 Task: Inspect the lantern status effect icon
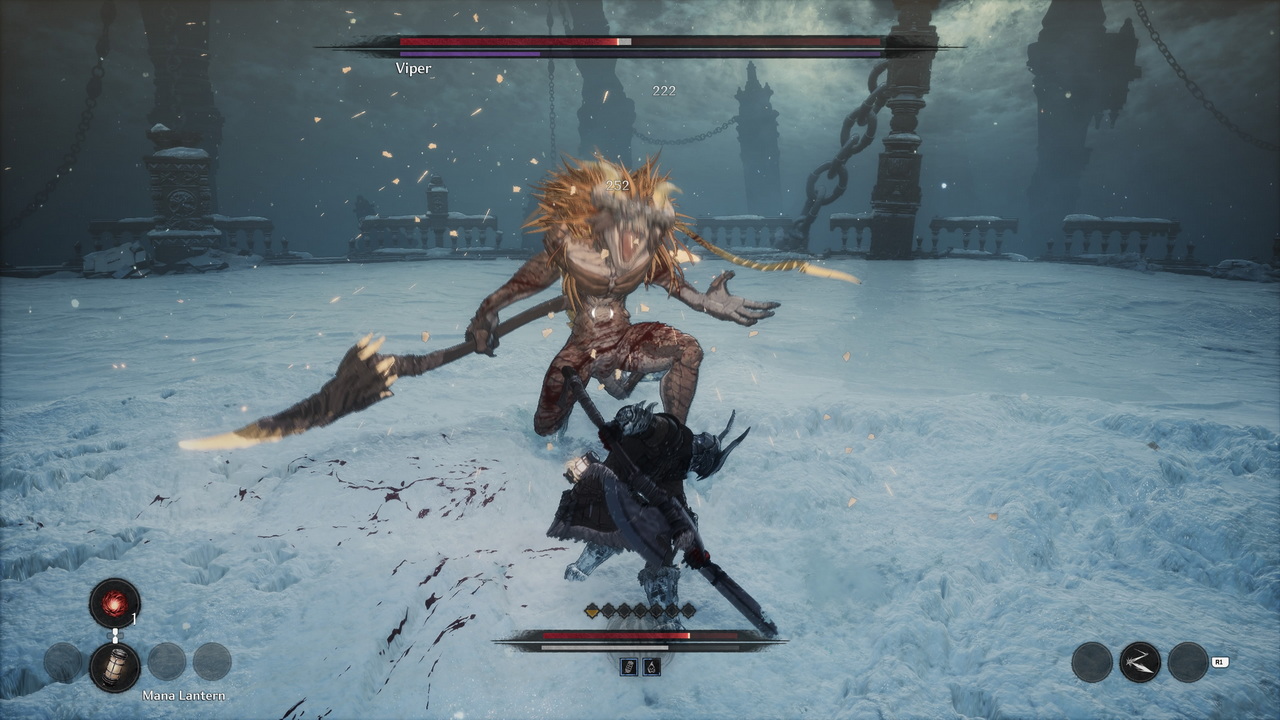tap(628, 667)
